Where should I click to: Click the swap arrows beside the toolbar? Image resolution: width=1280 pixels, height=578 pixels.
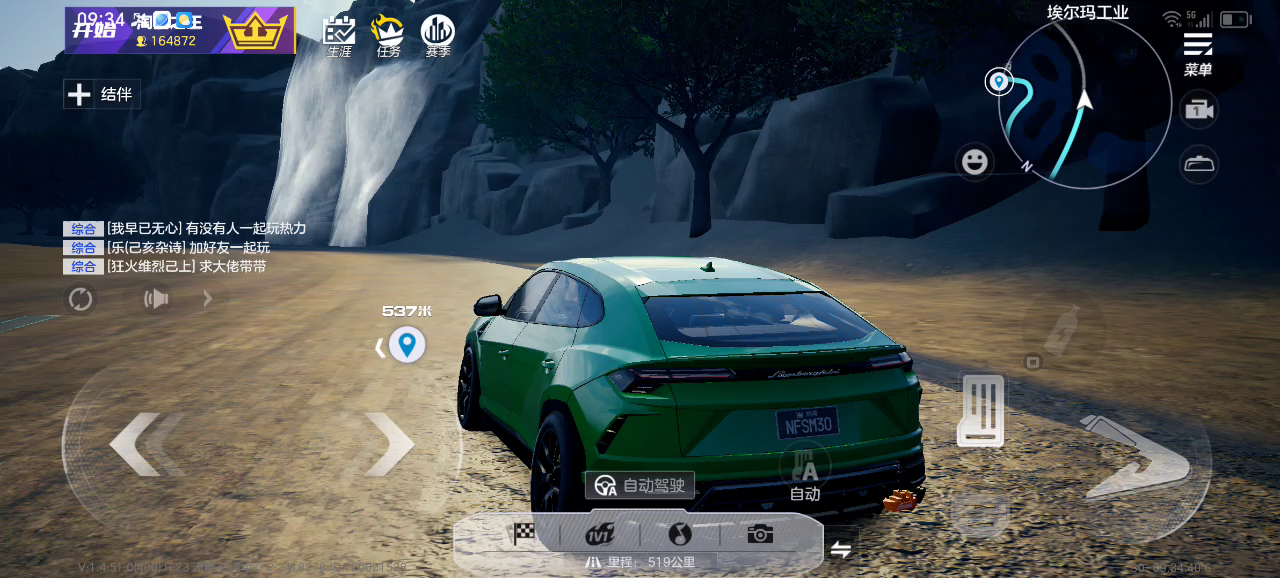coord(841,549)
